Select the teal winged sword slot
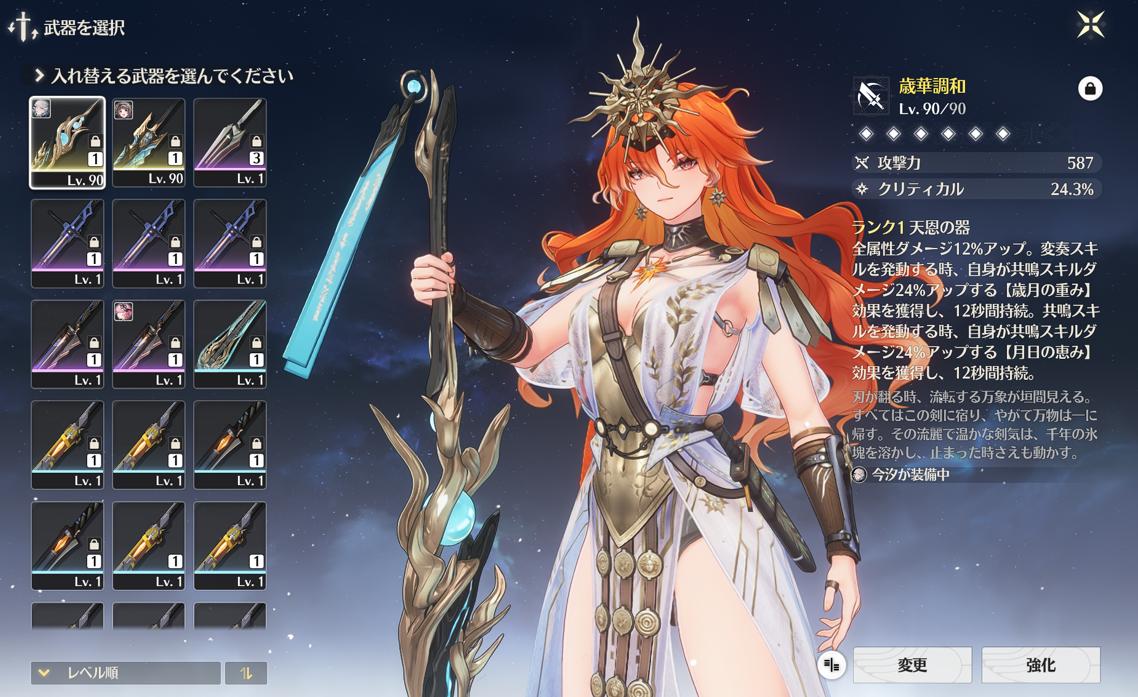1138x697 pixels. [229, 343]
